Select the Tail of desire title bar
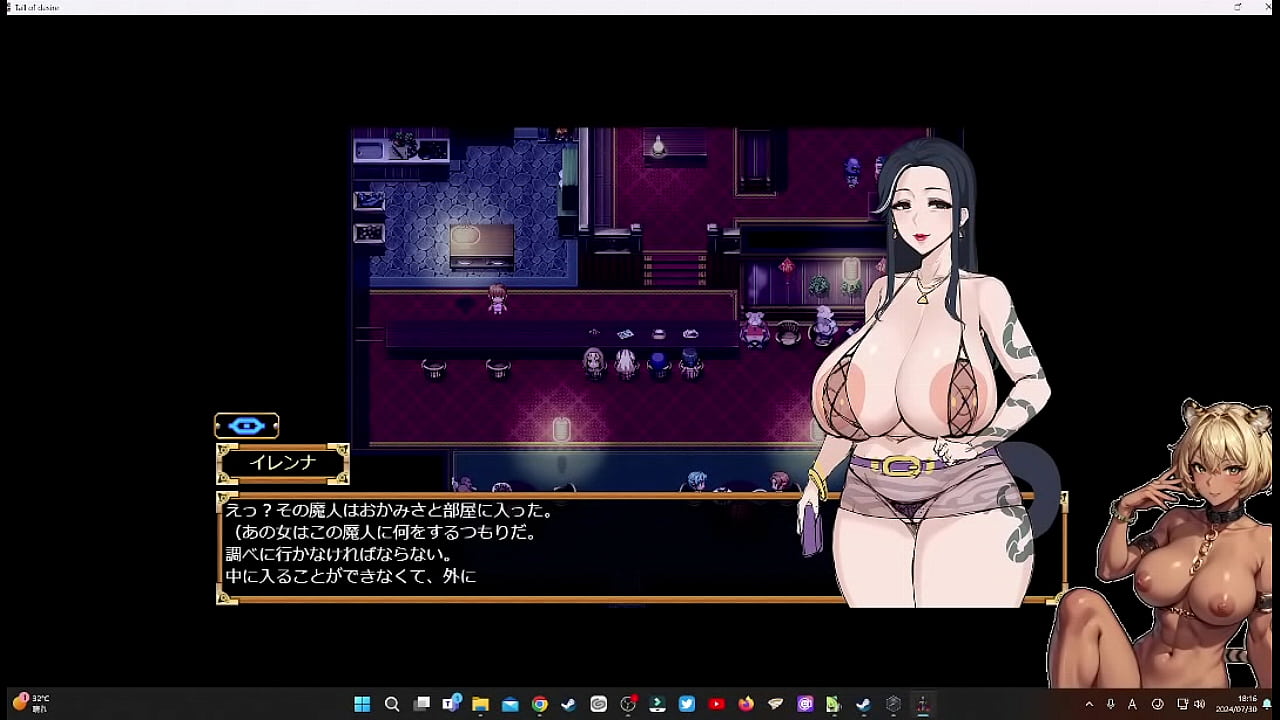The height and width of the screenshot is (720, 1280). 37,7
